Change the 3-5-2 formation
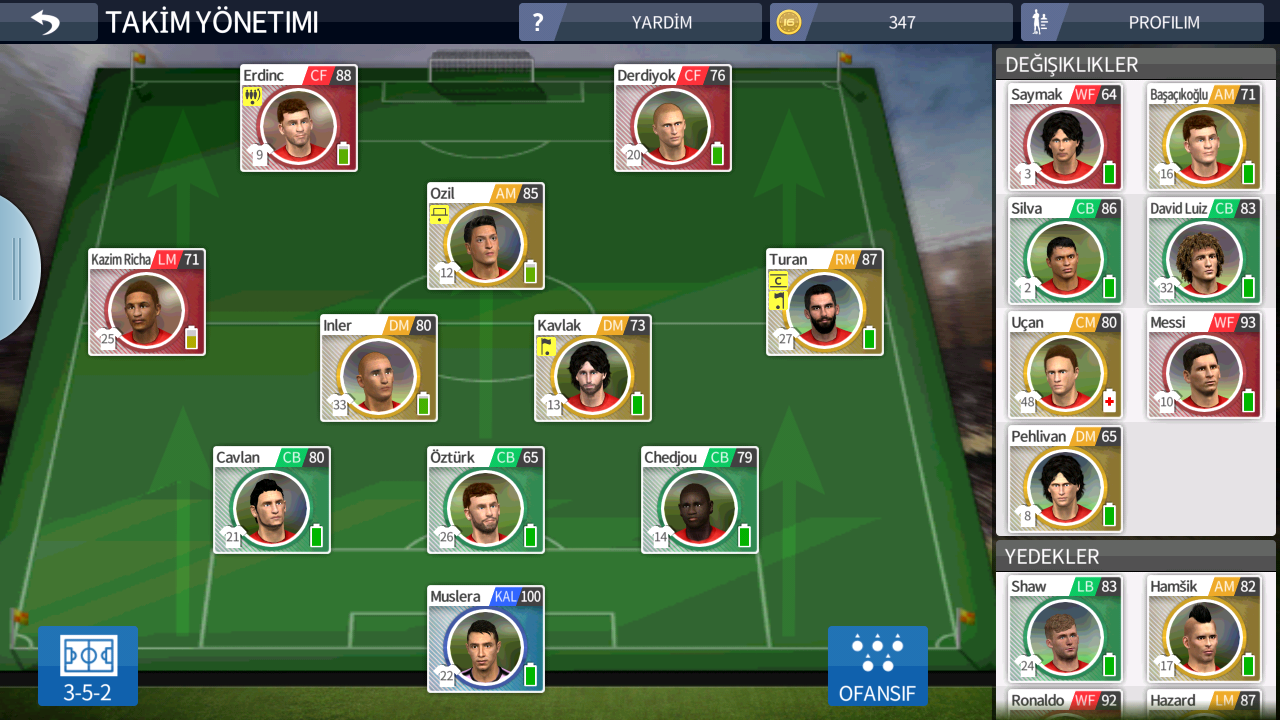The width and height of the screenshot is (1280, 720). point(88,665)
